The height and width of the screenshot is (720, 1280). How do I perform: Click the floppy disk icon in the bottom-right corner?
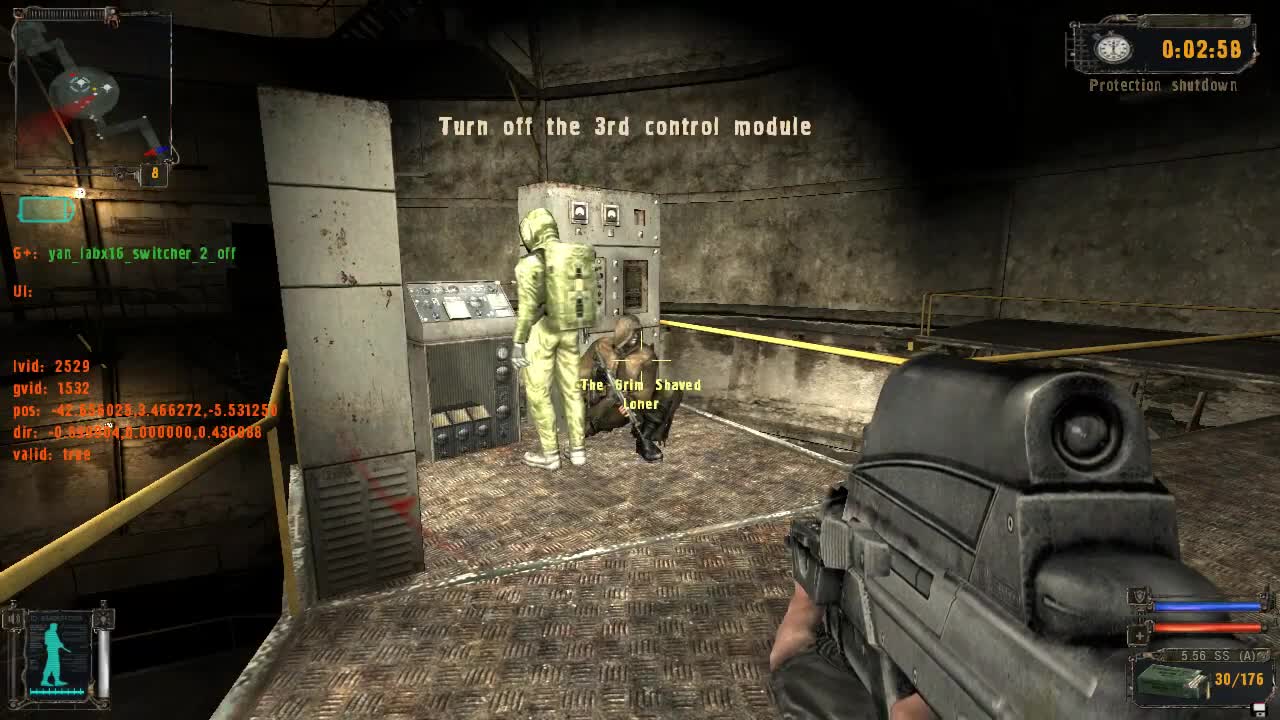click(x=1258, y=709)
